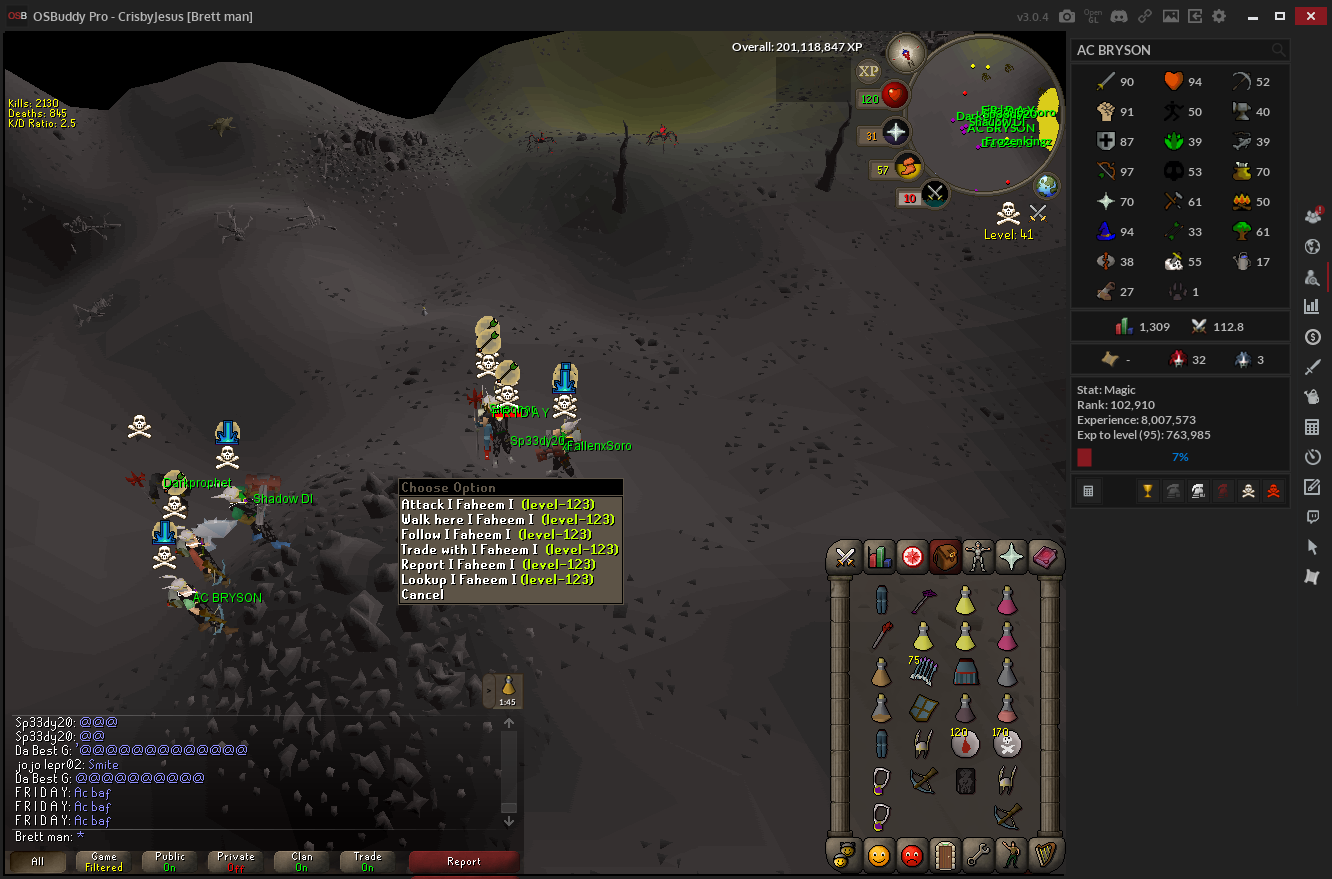Cancel the Choose Option menu
The width and height of the screenshot is (1332, 879).
click(422, 595)
